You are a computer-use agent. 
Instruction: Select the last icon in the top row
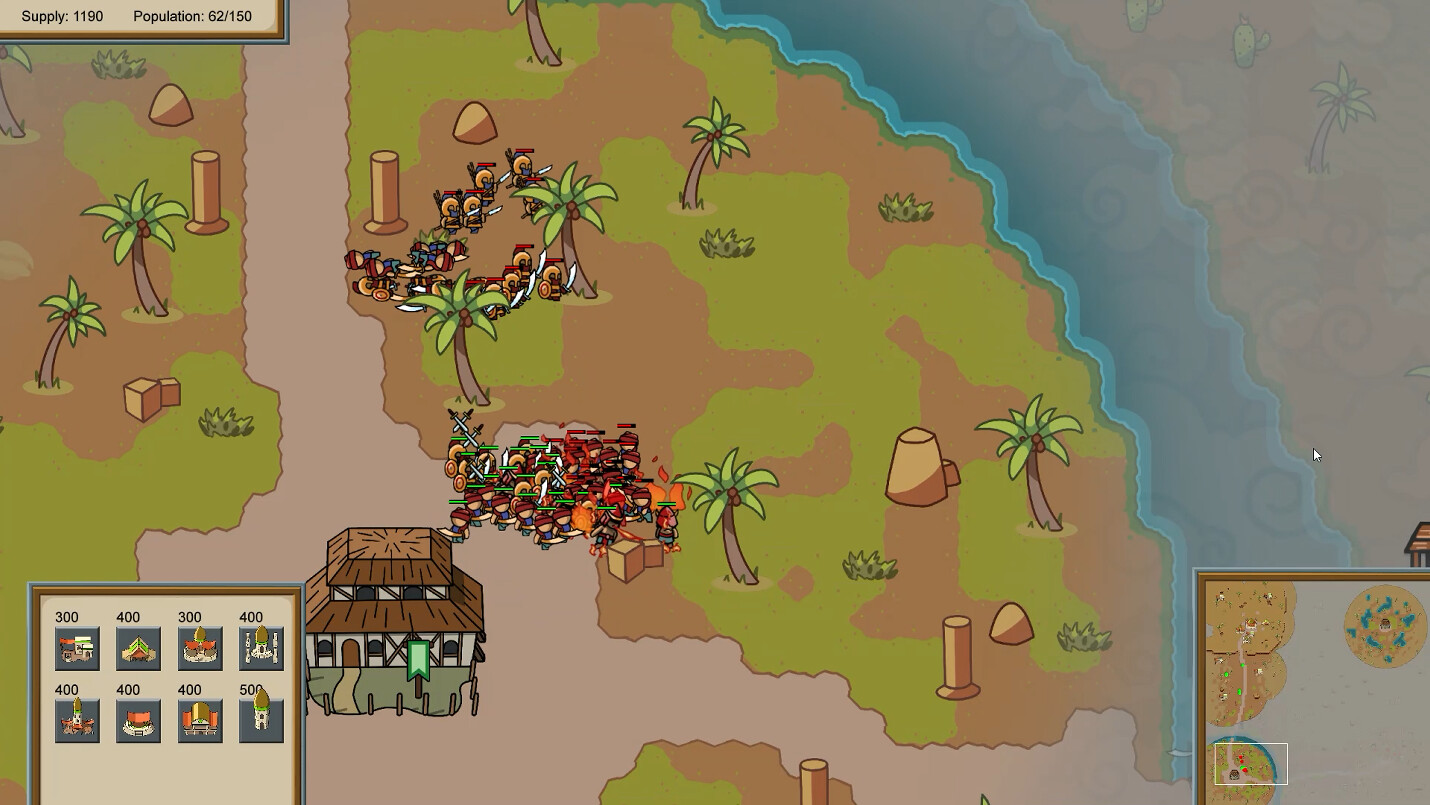261,647
